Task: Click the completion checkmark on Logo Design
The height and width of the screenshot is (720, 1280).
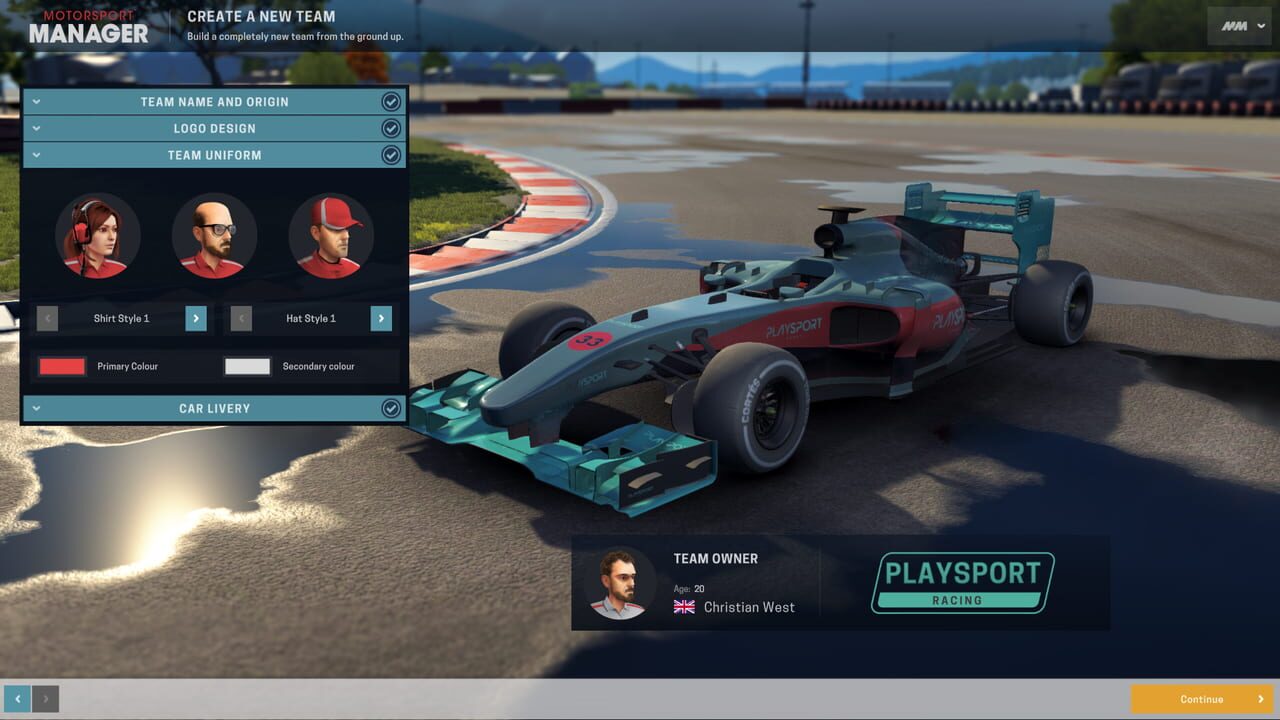Action: point(391,128)
